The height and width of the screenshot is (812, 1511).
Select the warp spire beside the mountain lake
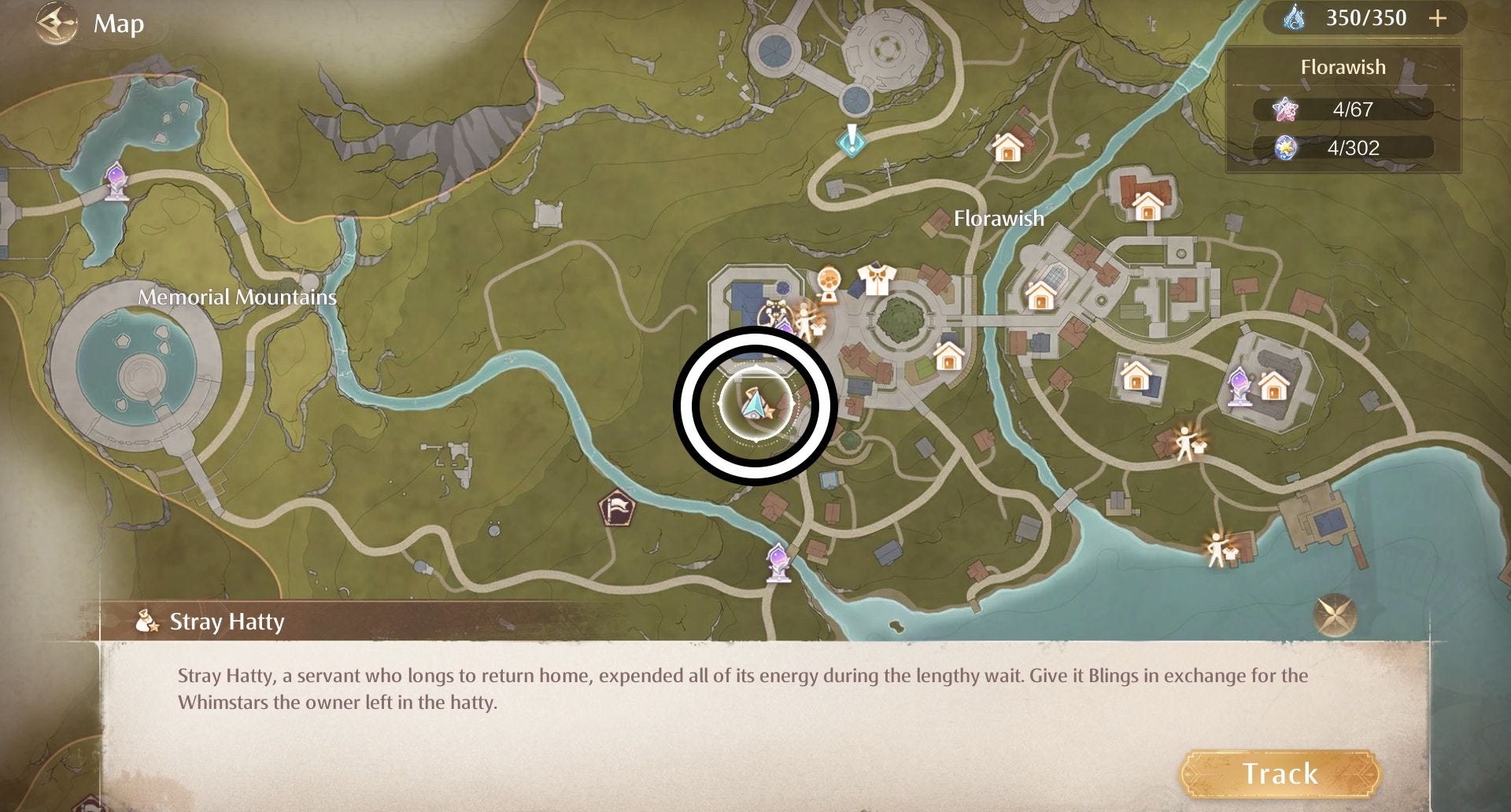point(116,181)
